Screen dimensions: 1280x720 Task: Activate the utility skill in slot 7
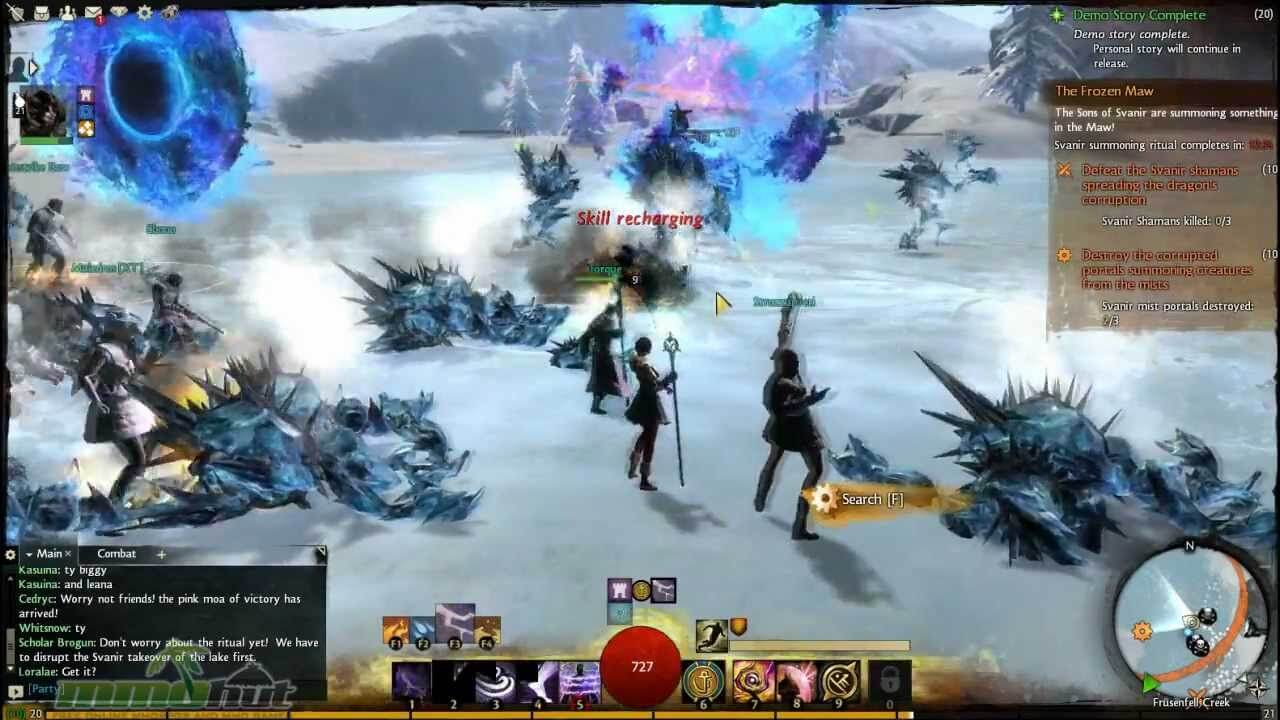pos(754,682)
